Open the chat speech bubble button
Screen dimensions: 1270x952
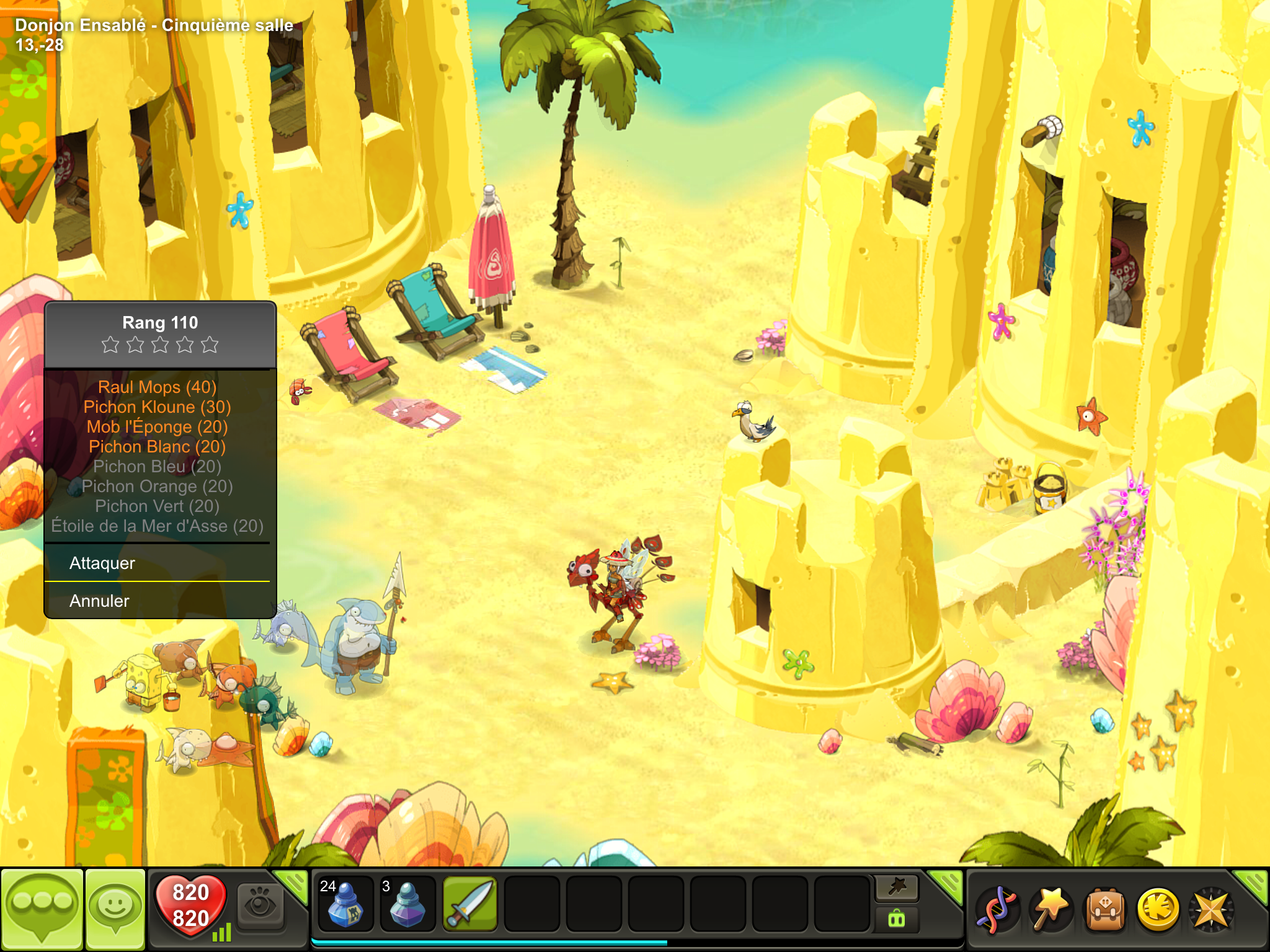(x=42, y=909)
